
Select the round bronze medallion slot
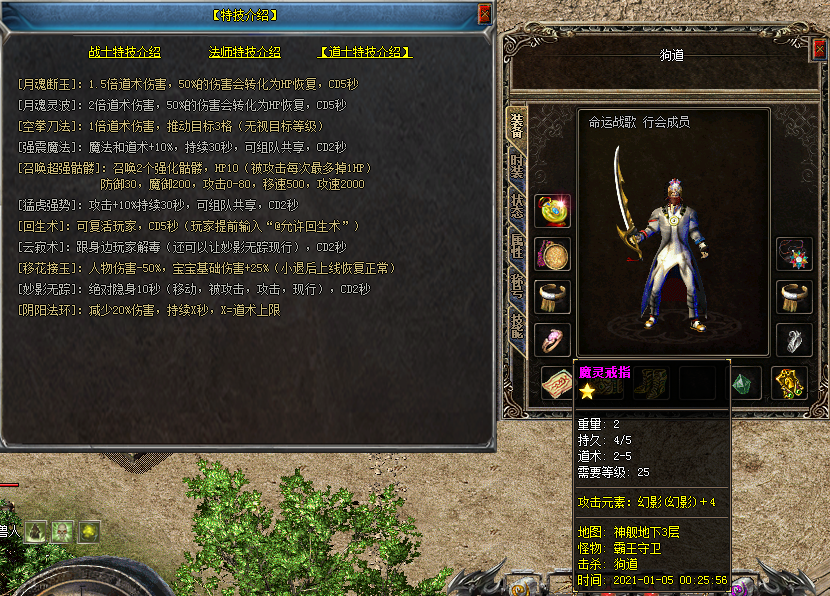point(552,254)
